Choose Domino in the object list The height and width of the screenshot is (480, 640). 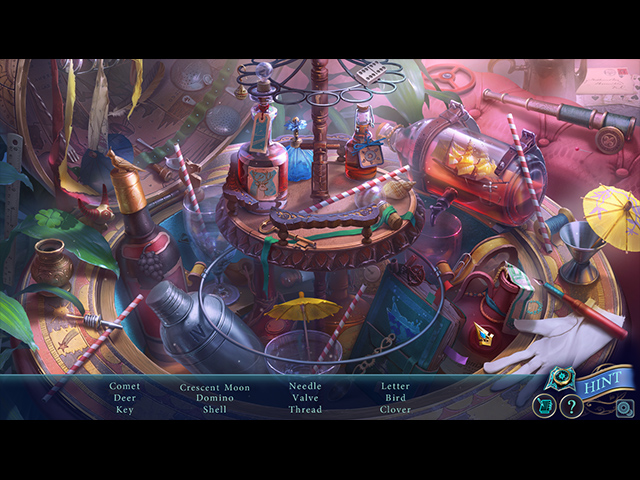pyautogui.click(x=215, y=398)
